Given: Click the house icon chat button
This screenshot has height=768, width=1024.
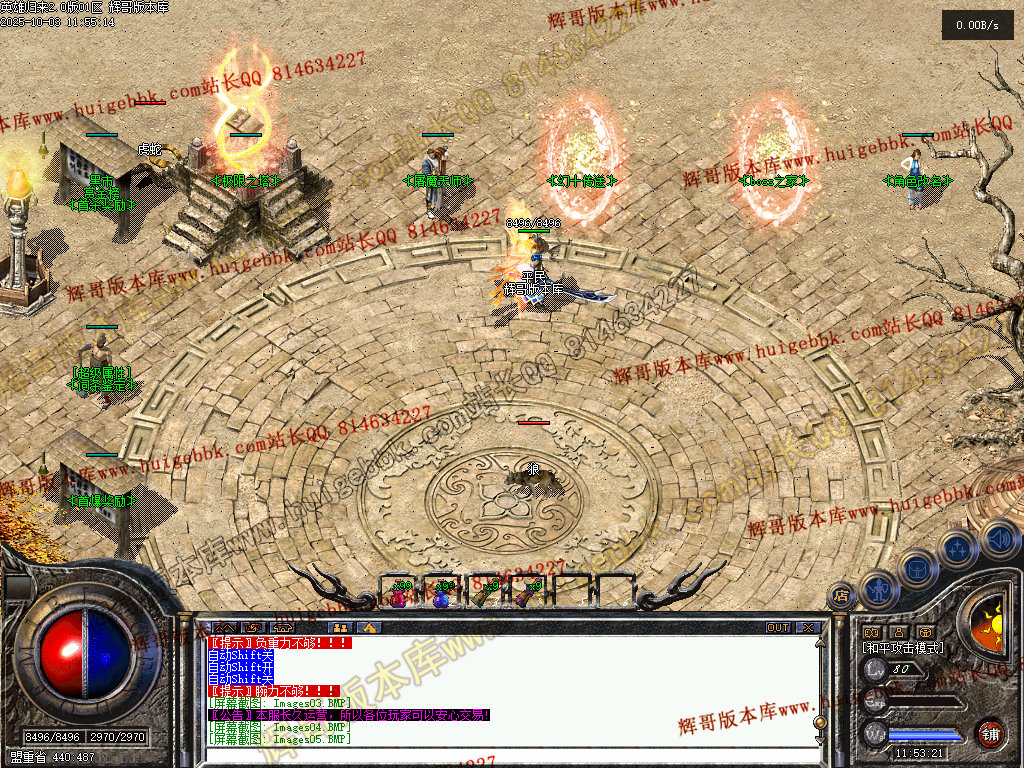Looking at the screenshot, I should click(370, 628).
